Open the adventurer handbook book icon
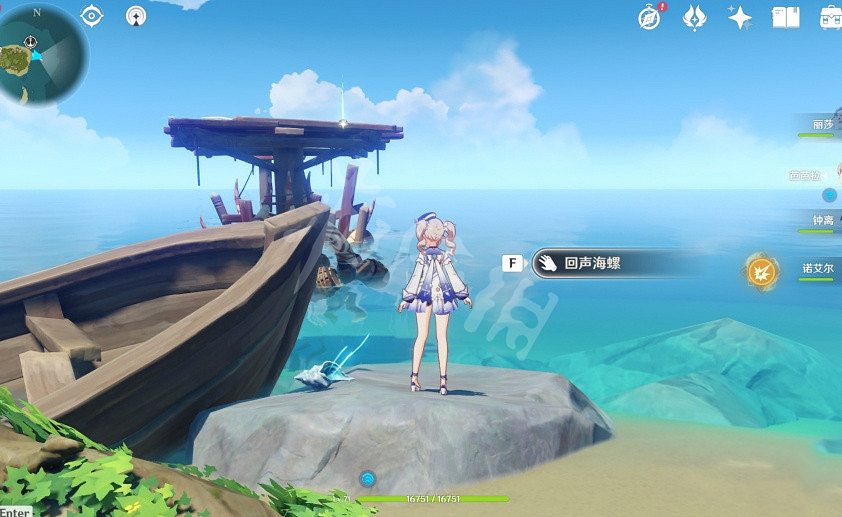Viewport: 842px width, 517px height. 785,17
